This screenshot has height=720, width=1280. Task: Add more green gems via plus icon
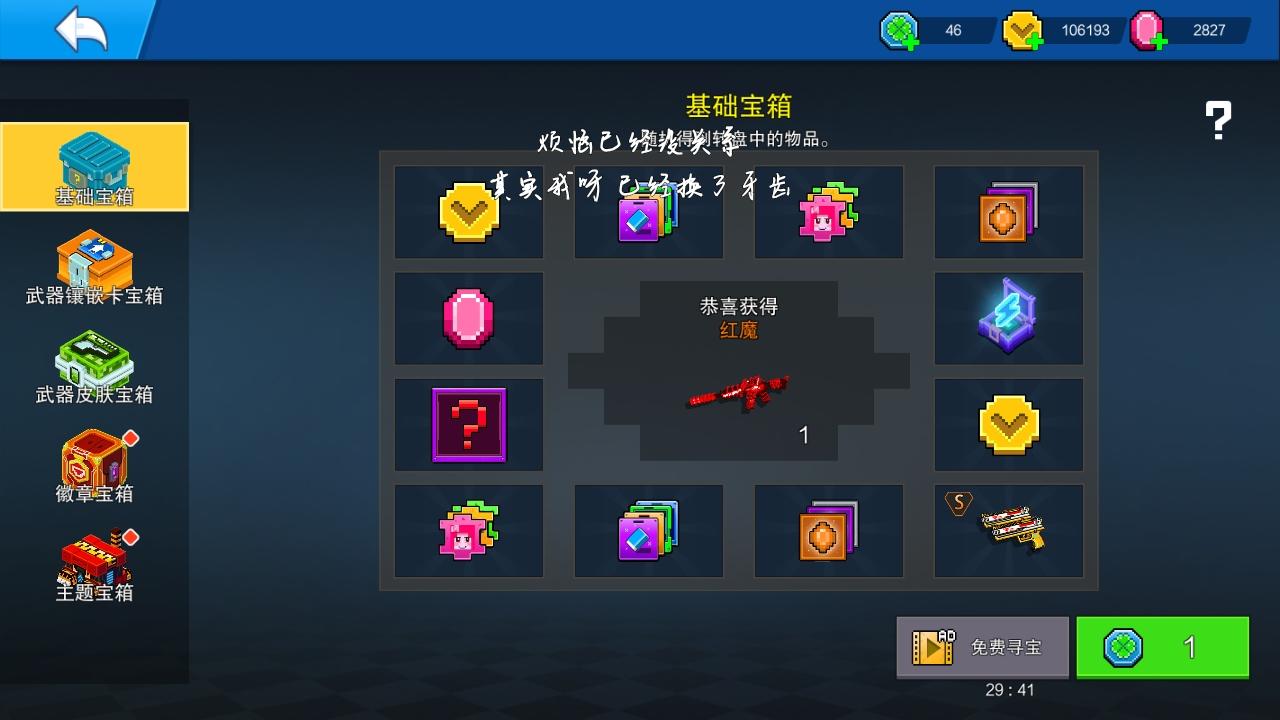coord(911,42)
